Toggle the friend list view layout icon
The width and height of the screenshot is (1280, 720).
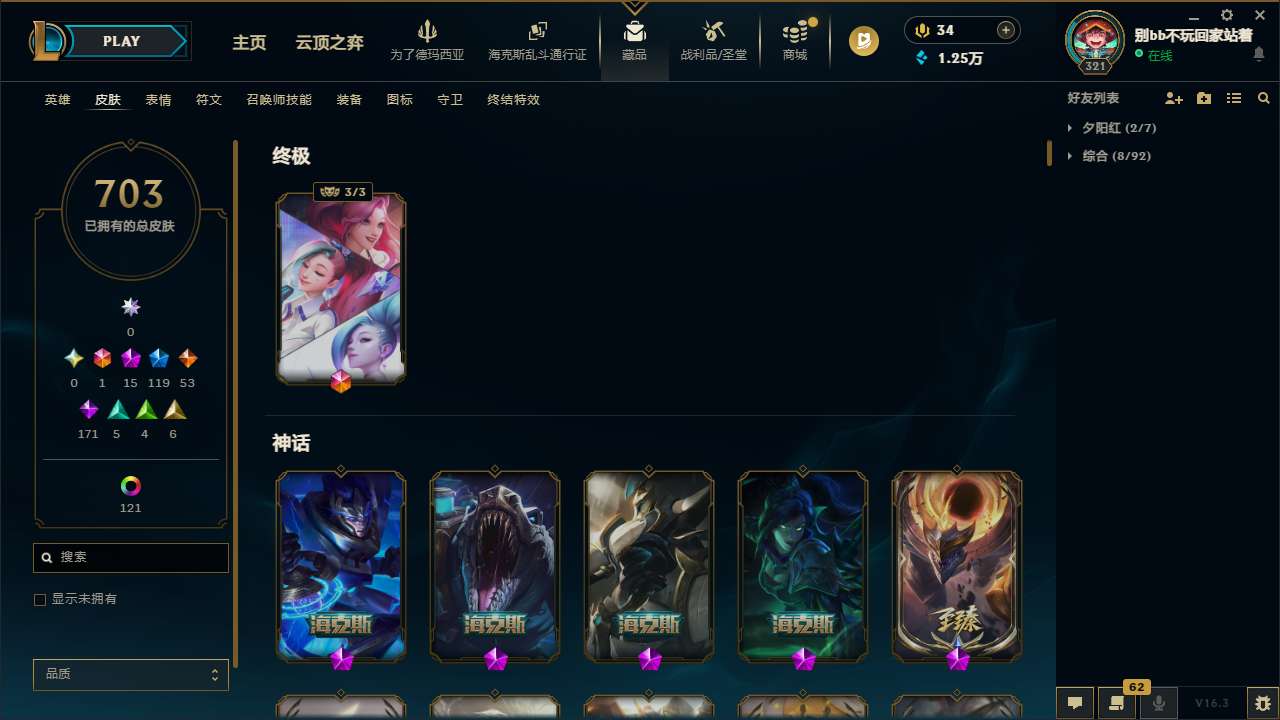coord(1234,98)
